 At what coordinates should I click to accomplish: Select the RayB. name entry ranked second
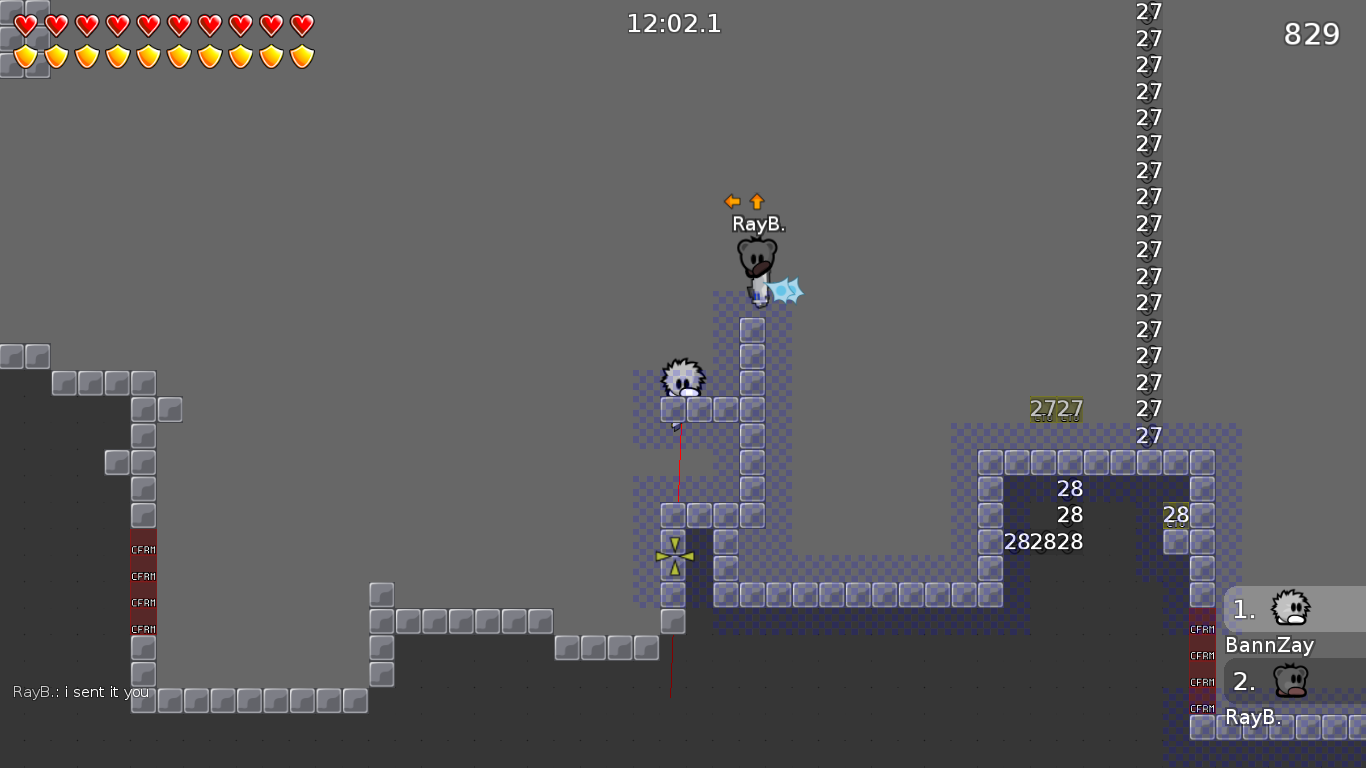[1253, 716]
